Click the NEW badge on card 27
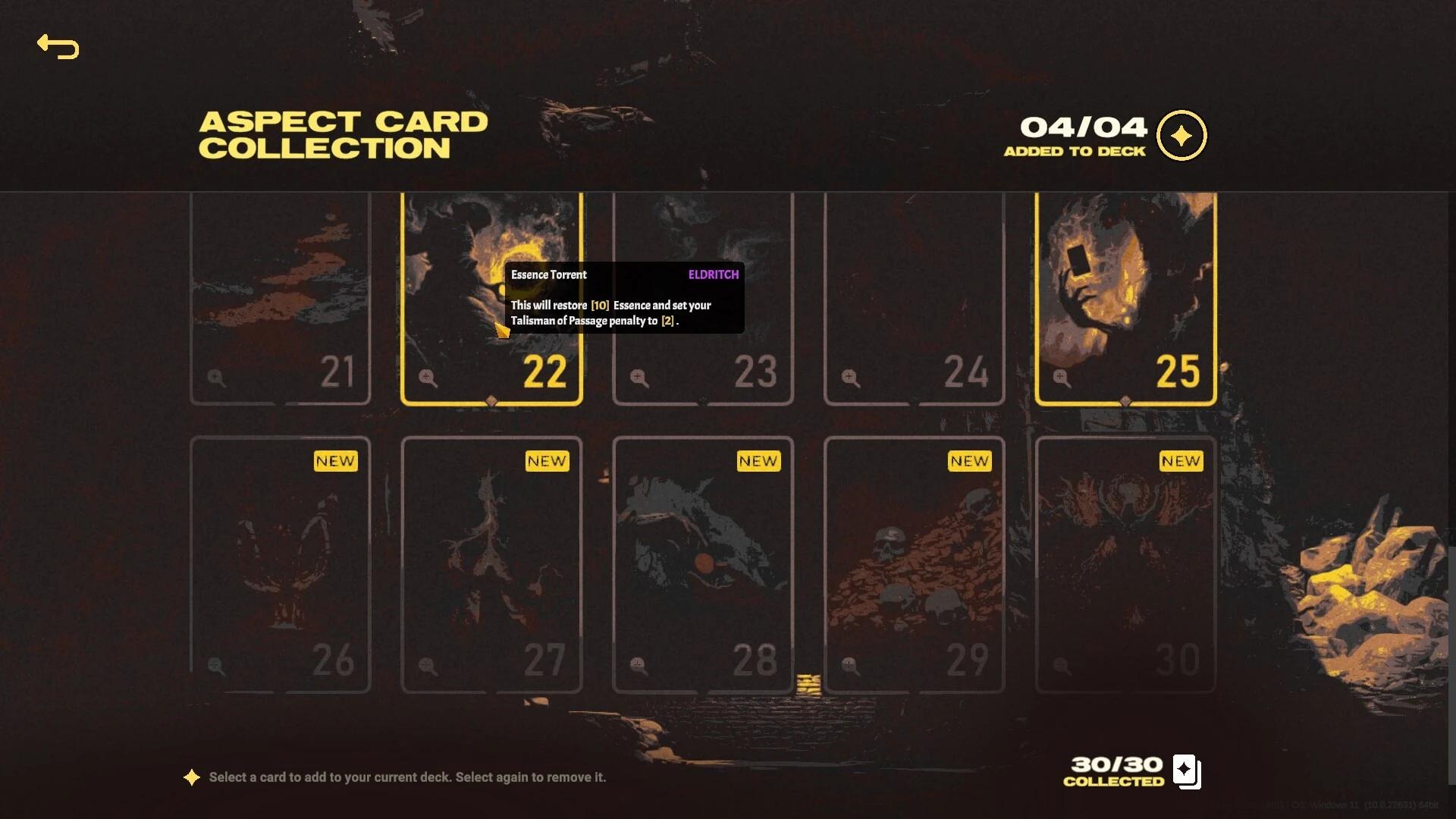The image size is (1456, 819). pyautogui.click(x=546, y=460)
